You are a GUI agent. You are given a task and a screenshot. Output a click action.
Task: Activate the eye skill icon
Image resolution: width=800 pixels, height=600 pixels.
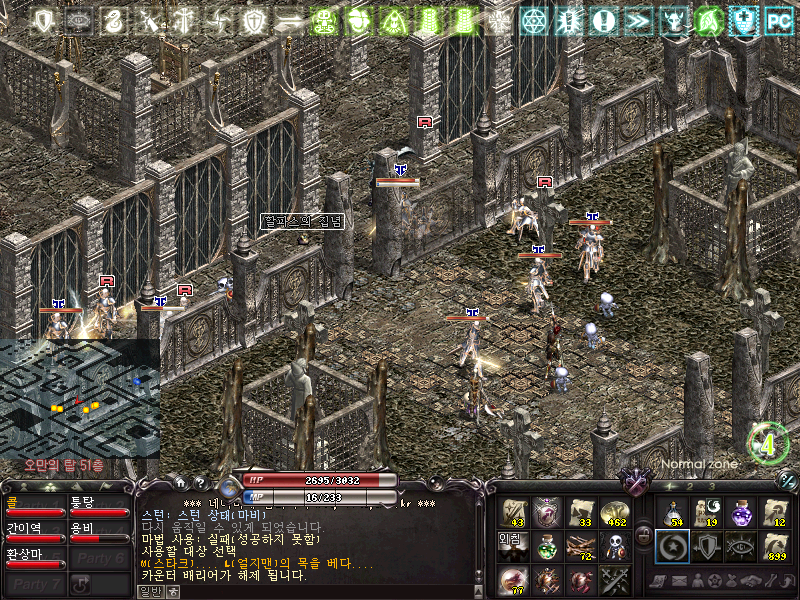pos(740,547)
